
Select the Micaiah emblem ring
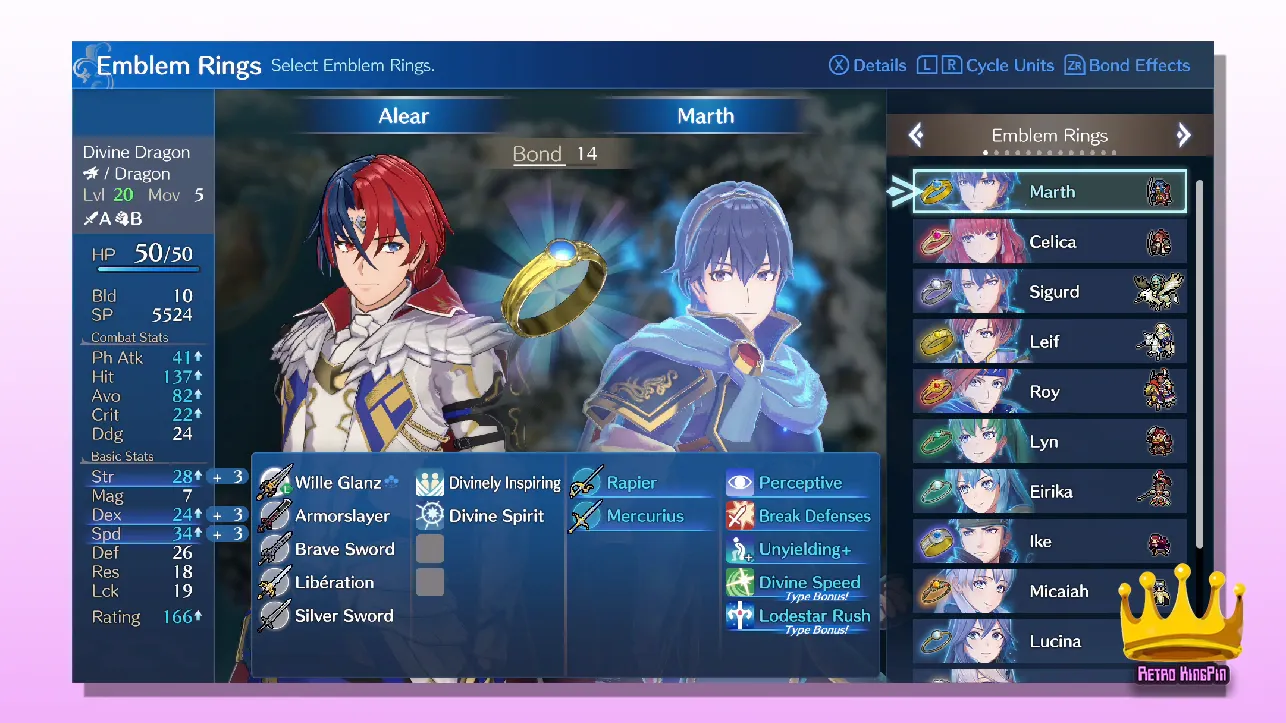tap(1050, 591)
